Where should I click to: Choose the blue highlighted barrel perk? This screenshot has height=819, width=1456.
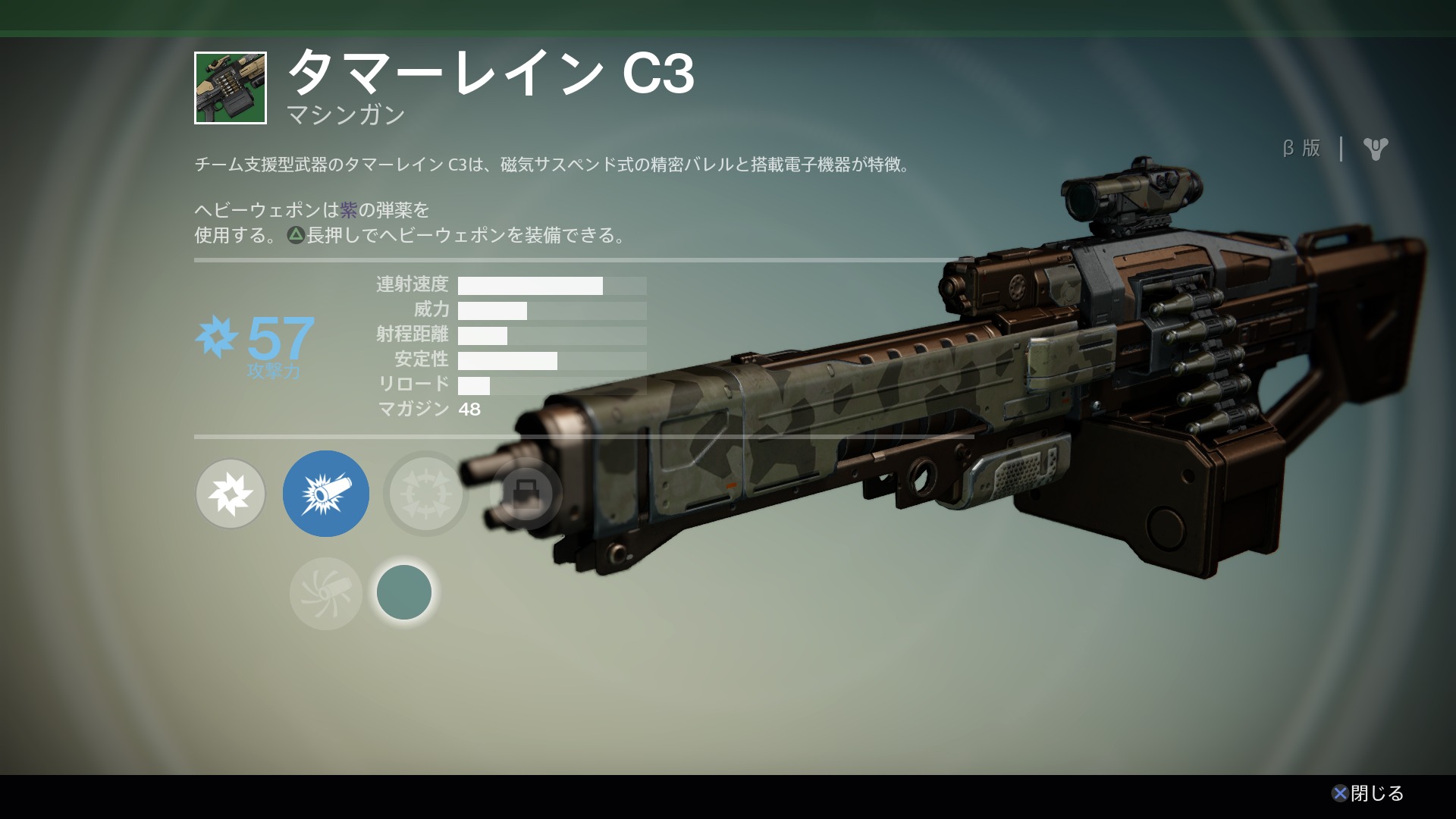coord(326,494)
